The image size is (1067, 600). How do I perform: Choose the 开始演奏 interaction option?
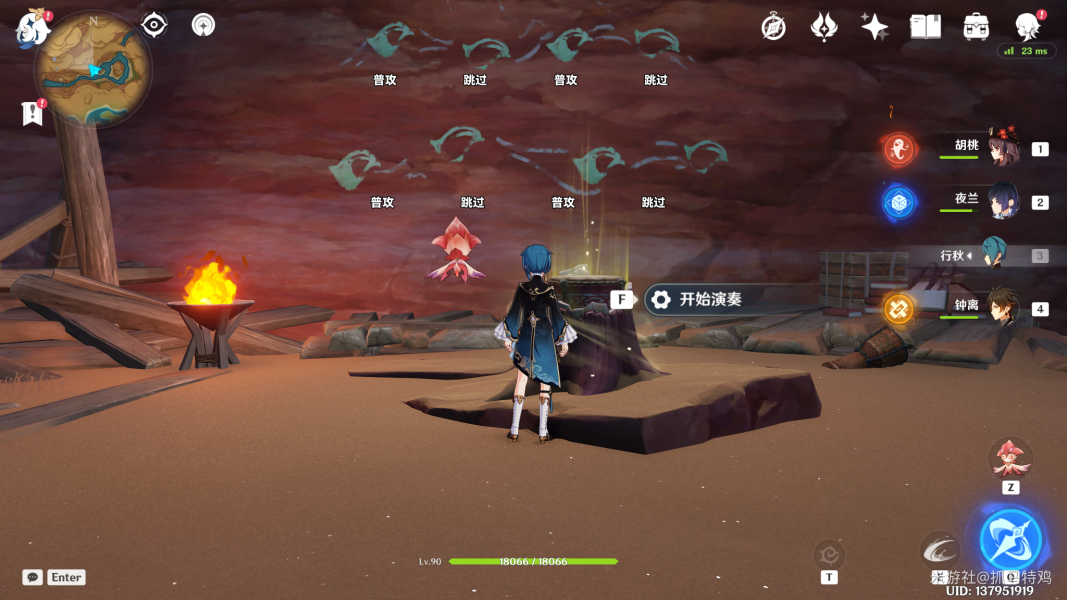pos(710,299)
